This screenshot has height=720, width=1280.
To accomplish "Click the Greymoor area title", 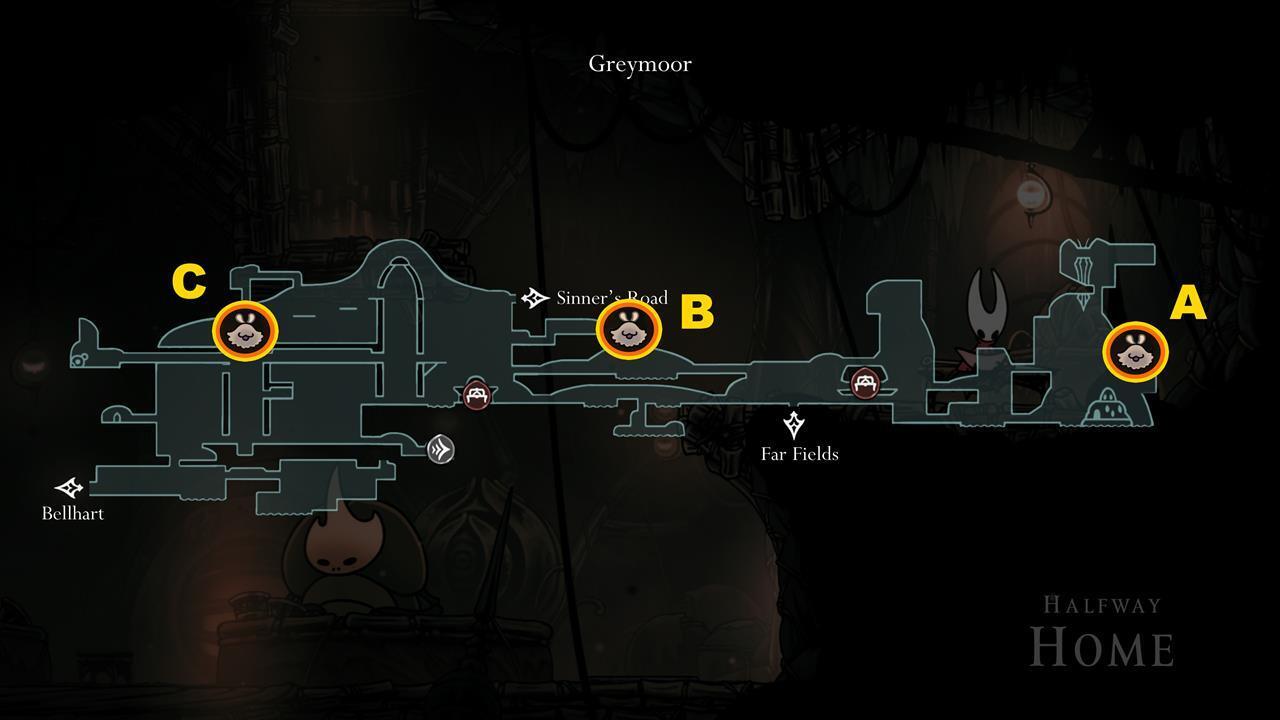I will [640, 64].
